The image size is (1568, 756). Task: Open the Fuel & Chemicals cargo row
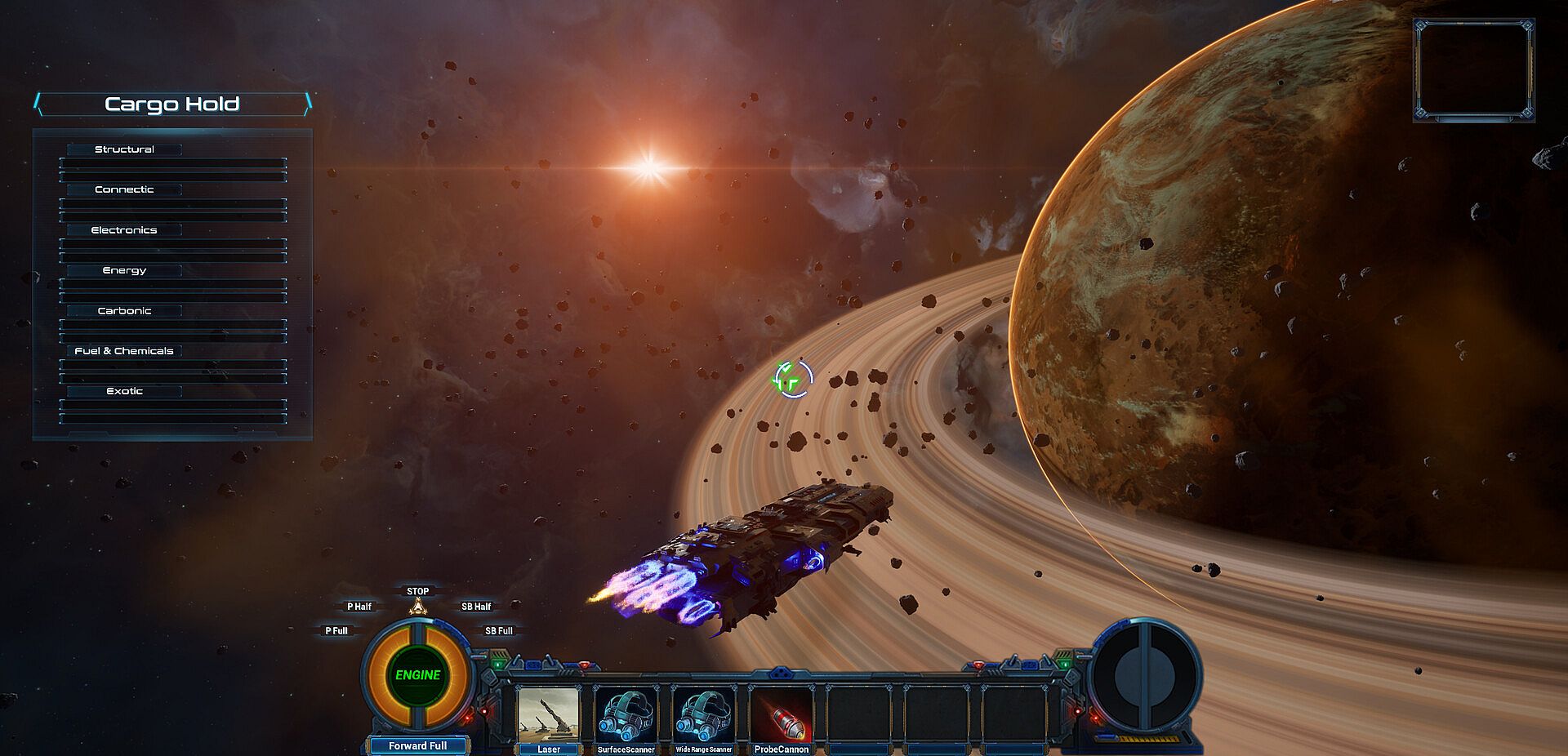tap(124, 351)
